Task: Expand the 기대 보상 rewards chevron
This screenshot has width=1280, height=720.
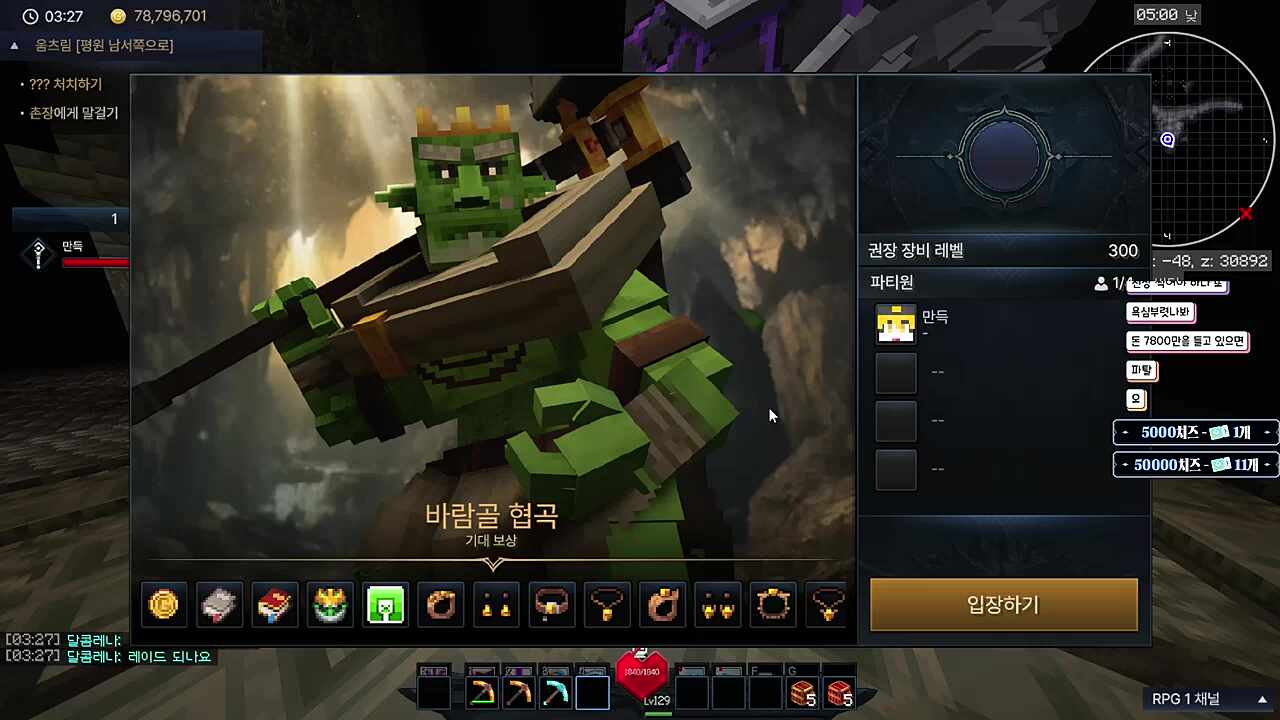Action: [x=492, y=564]
